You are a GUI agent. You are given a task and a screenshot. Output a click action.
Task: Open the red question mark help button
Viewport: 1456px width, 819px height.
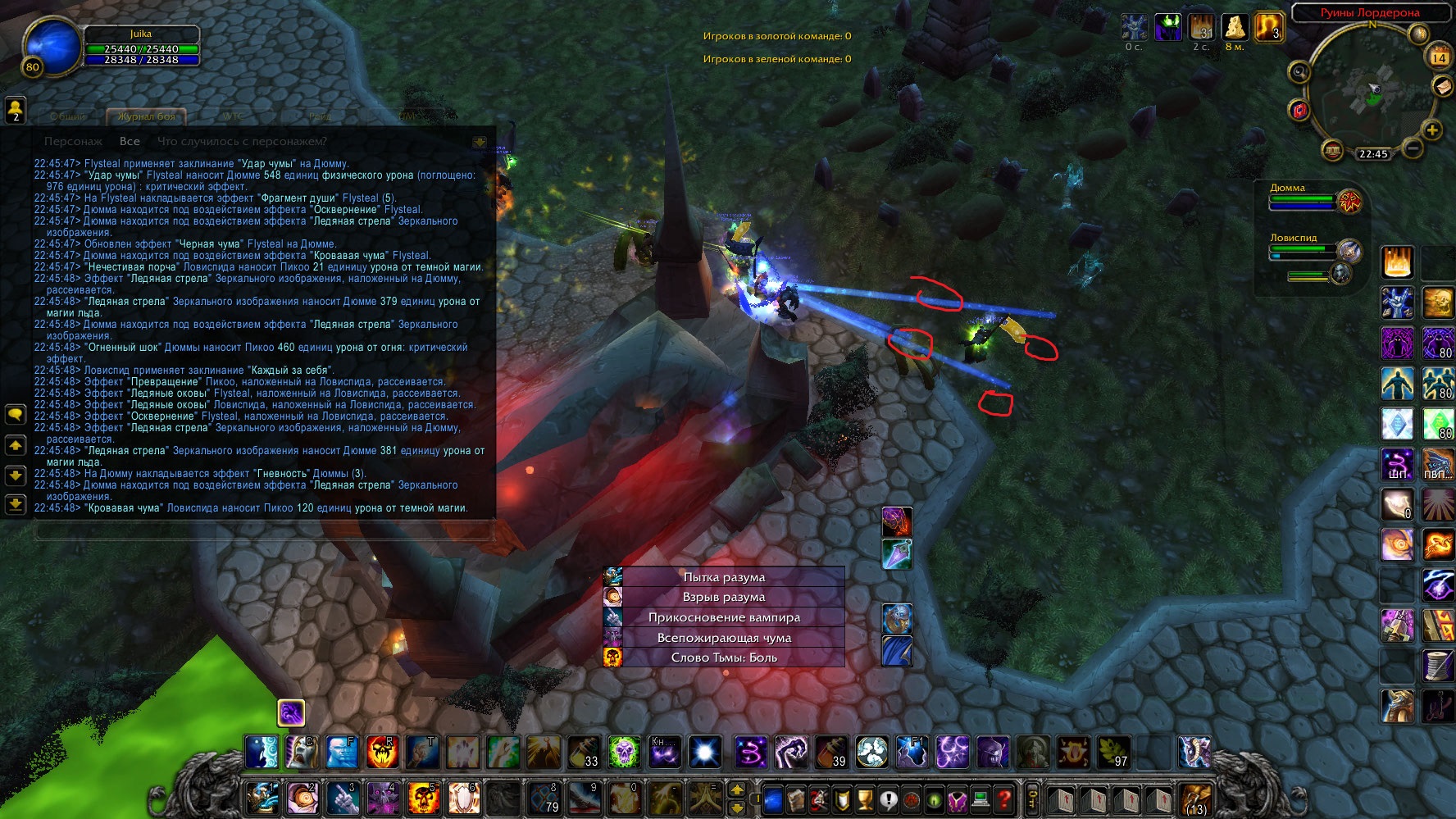(1003, 799)
